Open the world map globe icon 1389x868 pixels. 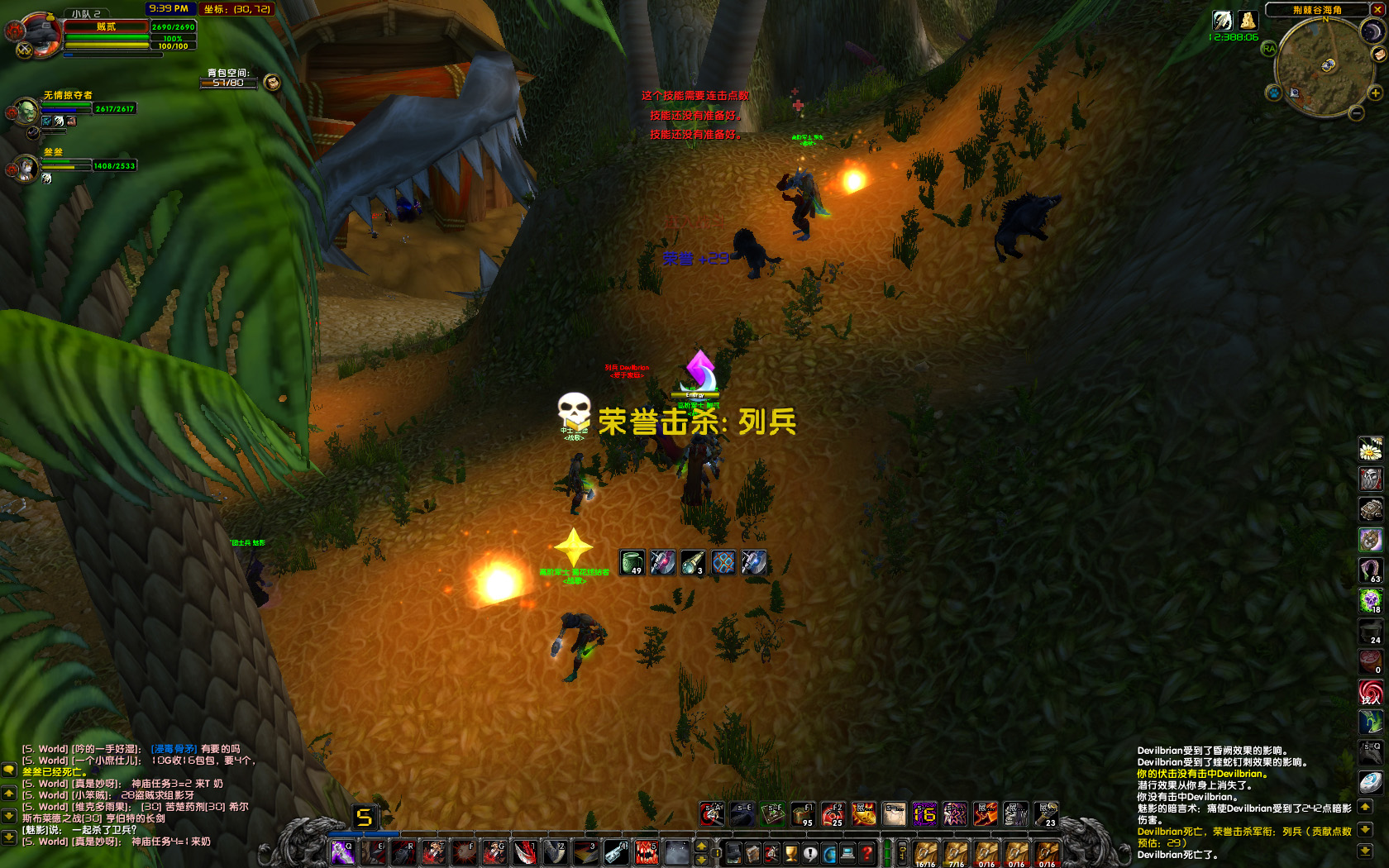click(x=830, y=852)
